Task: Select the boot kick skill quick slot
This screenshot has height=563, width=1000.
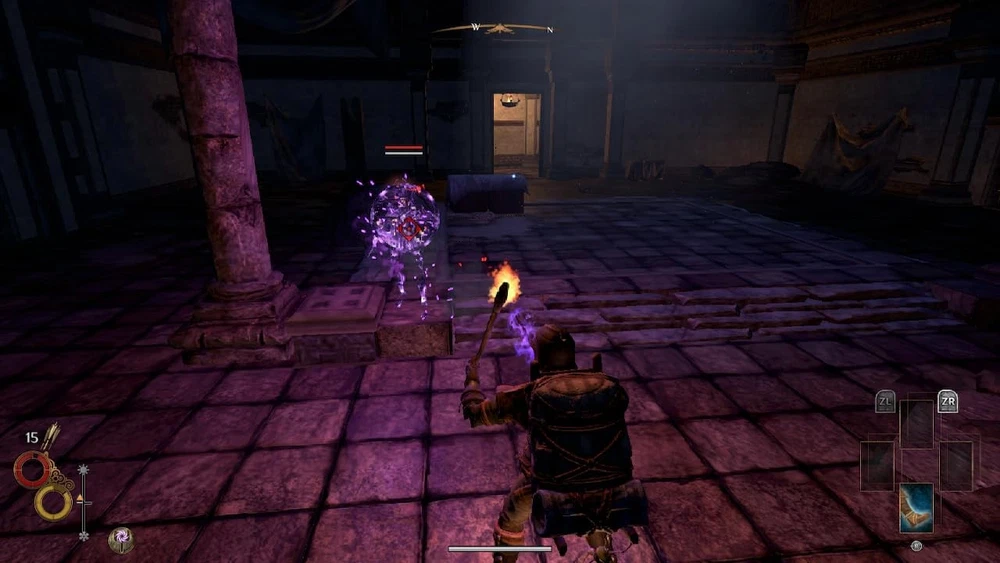Action: (916, 507)
